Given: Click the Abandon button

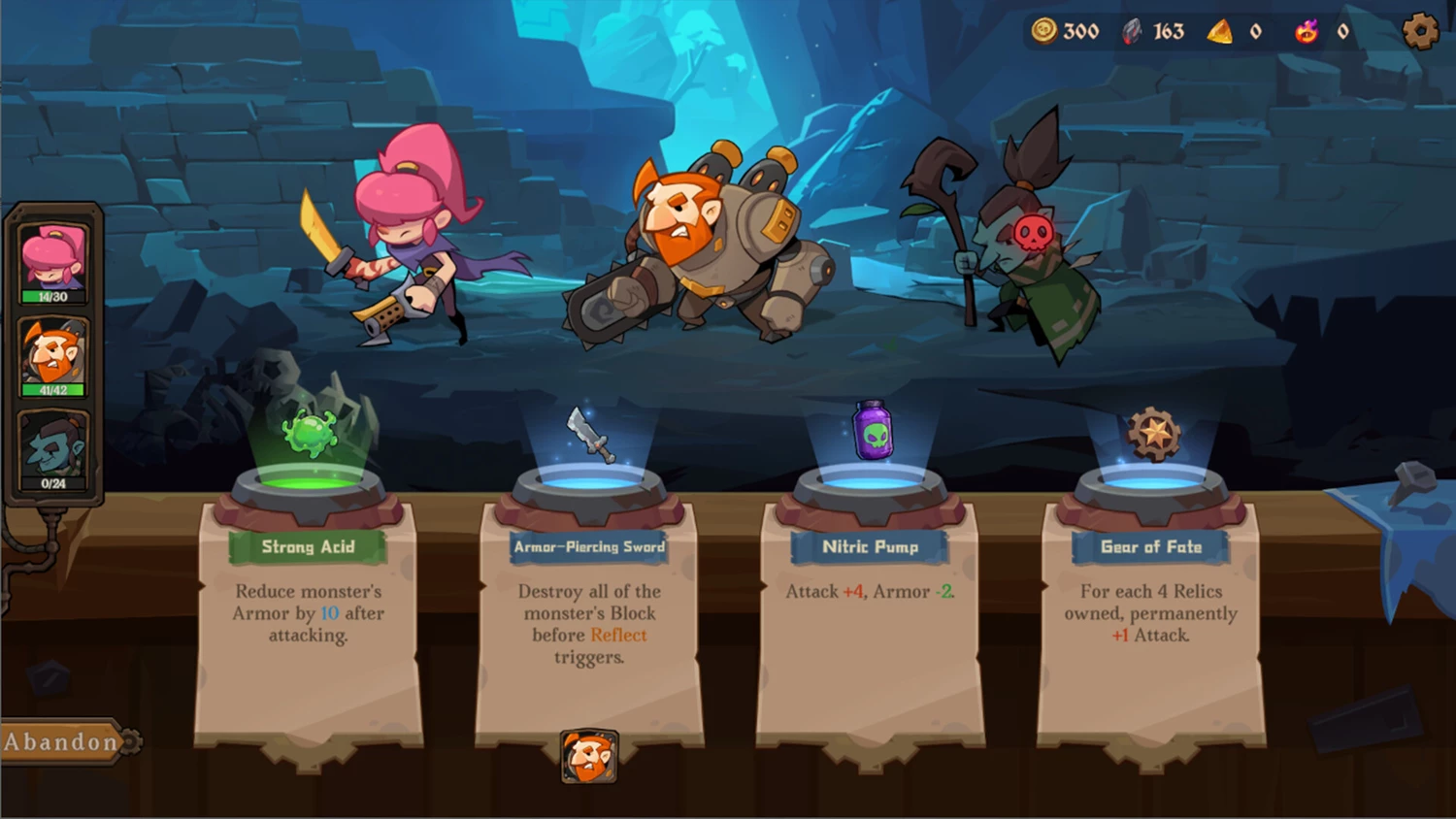Looking at the screenshot, I should pyautogui.click(x=63, y=742).
